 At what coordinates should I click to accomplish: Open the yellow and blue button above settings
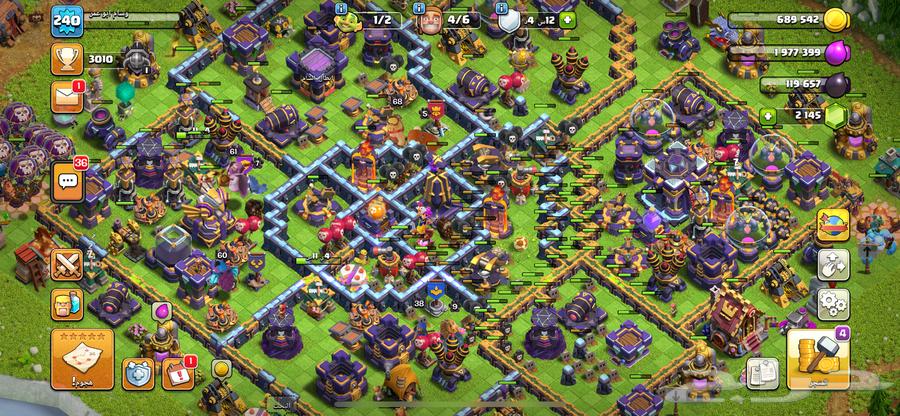833,224
